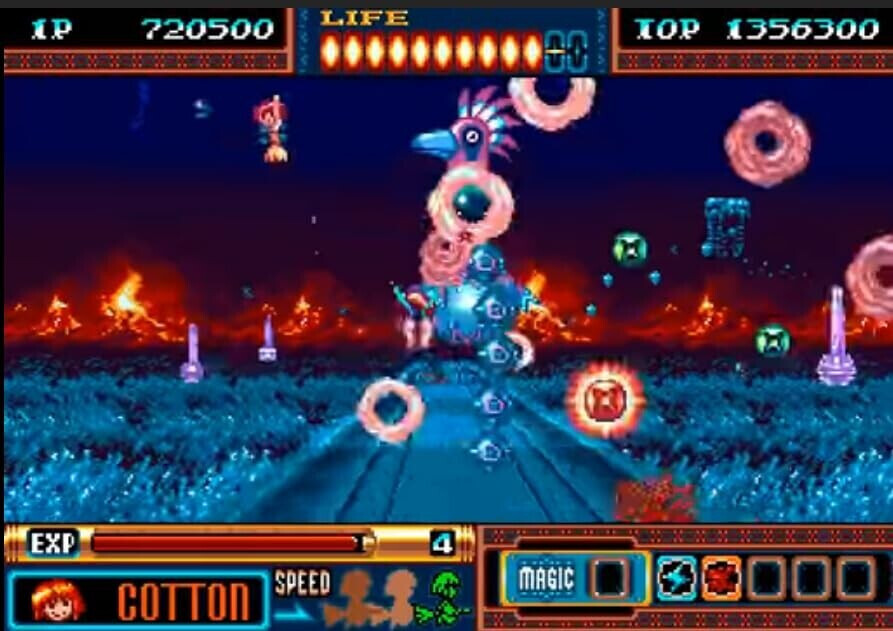
Task: Click the active MAGIC slot box
Action: coord(608,578)
